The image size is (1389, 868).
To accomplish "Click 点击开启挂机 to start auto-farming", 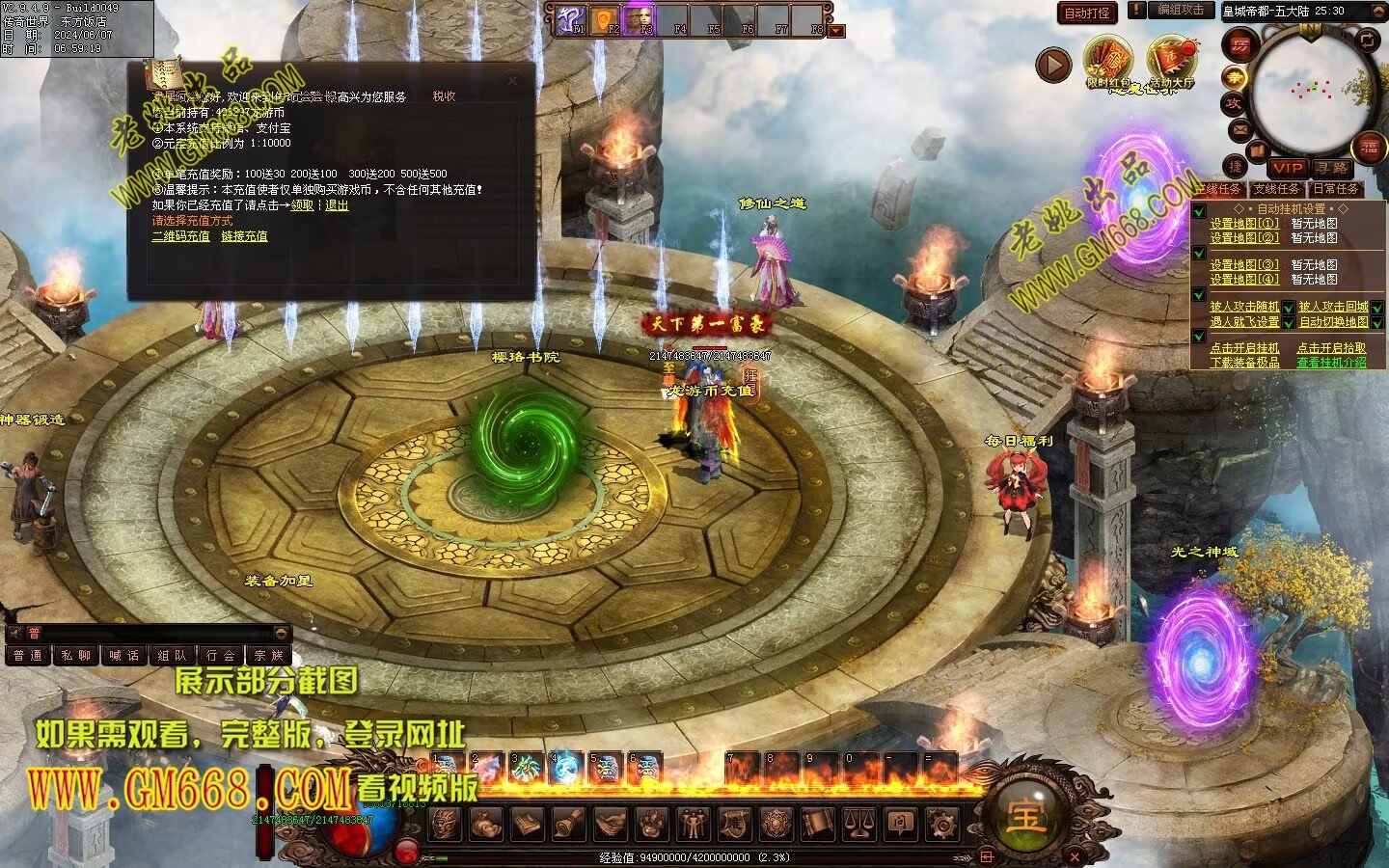I will pyautogui.click(x=1244, y=348).
